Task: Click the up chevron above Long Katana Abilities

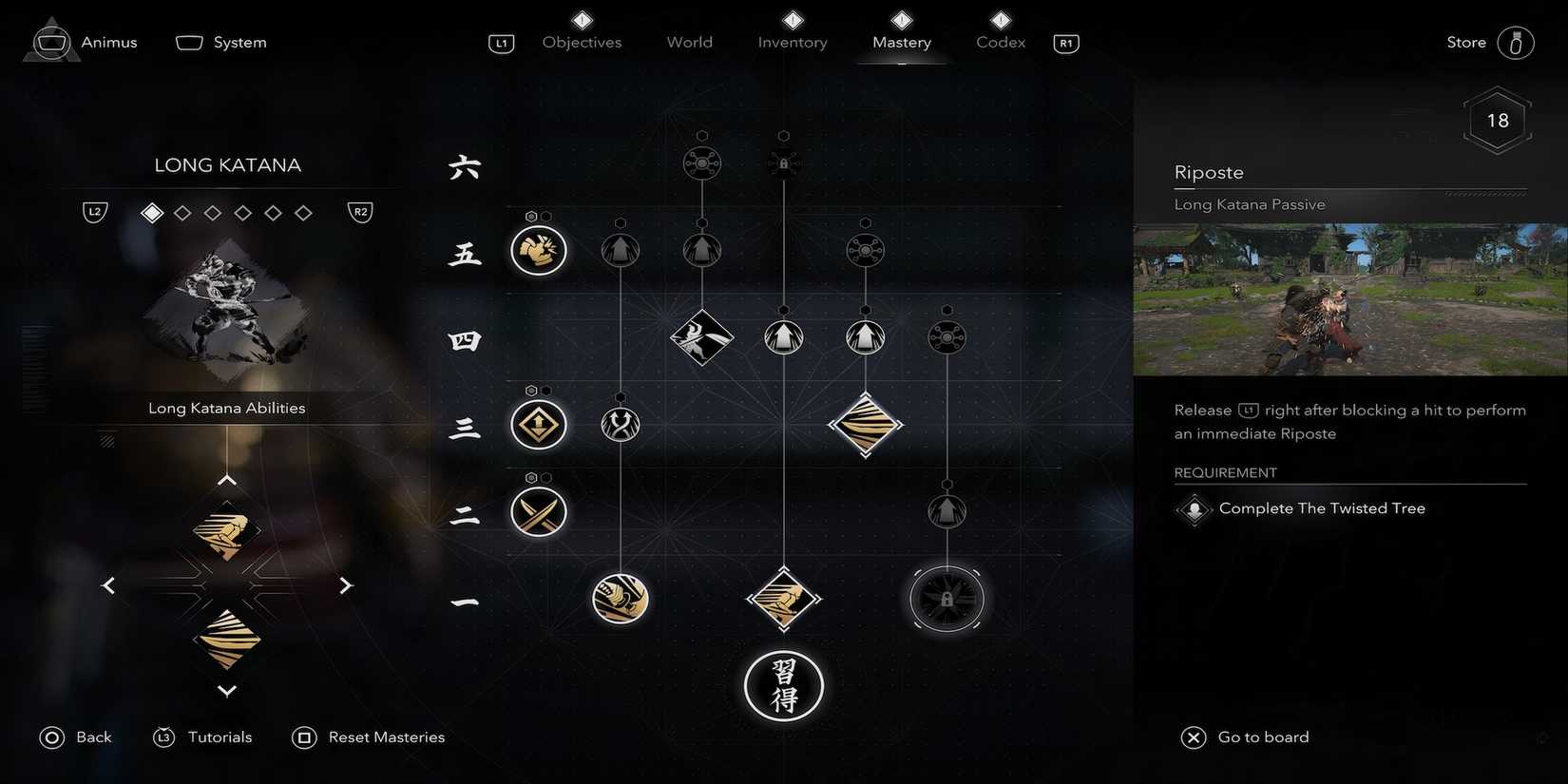Action: coord(226,479)
